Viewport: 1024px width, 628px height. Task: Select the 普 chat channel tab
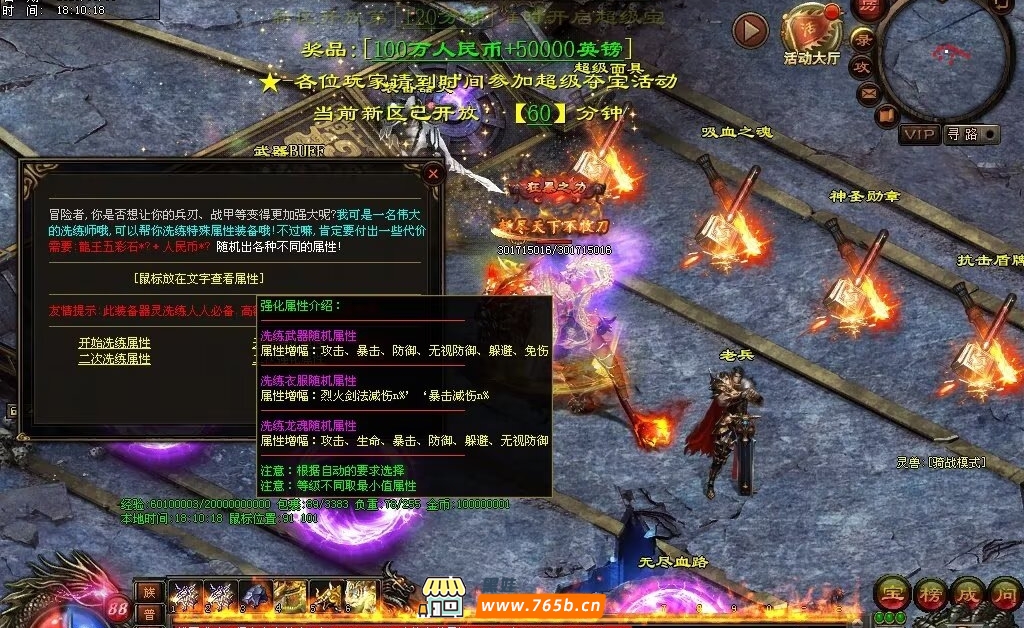pyautogui.click(x=148, y=613)
